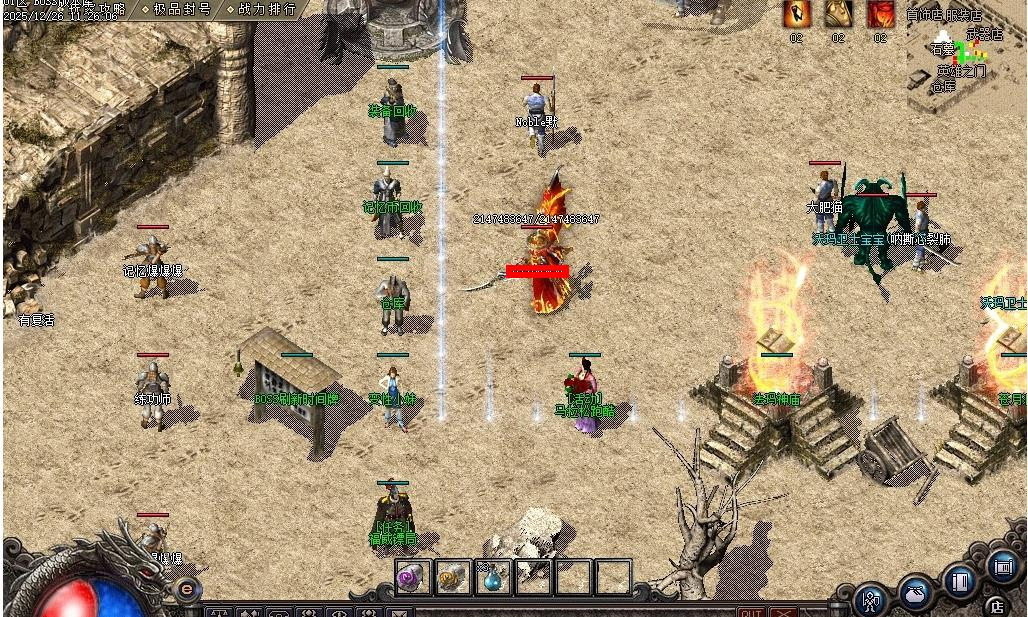This screenshot has height=617, width=1028.
Task: Open the character figure round button
Action: click(x=872, y=599)
